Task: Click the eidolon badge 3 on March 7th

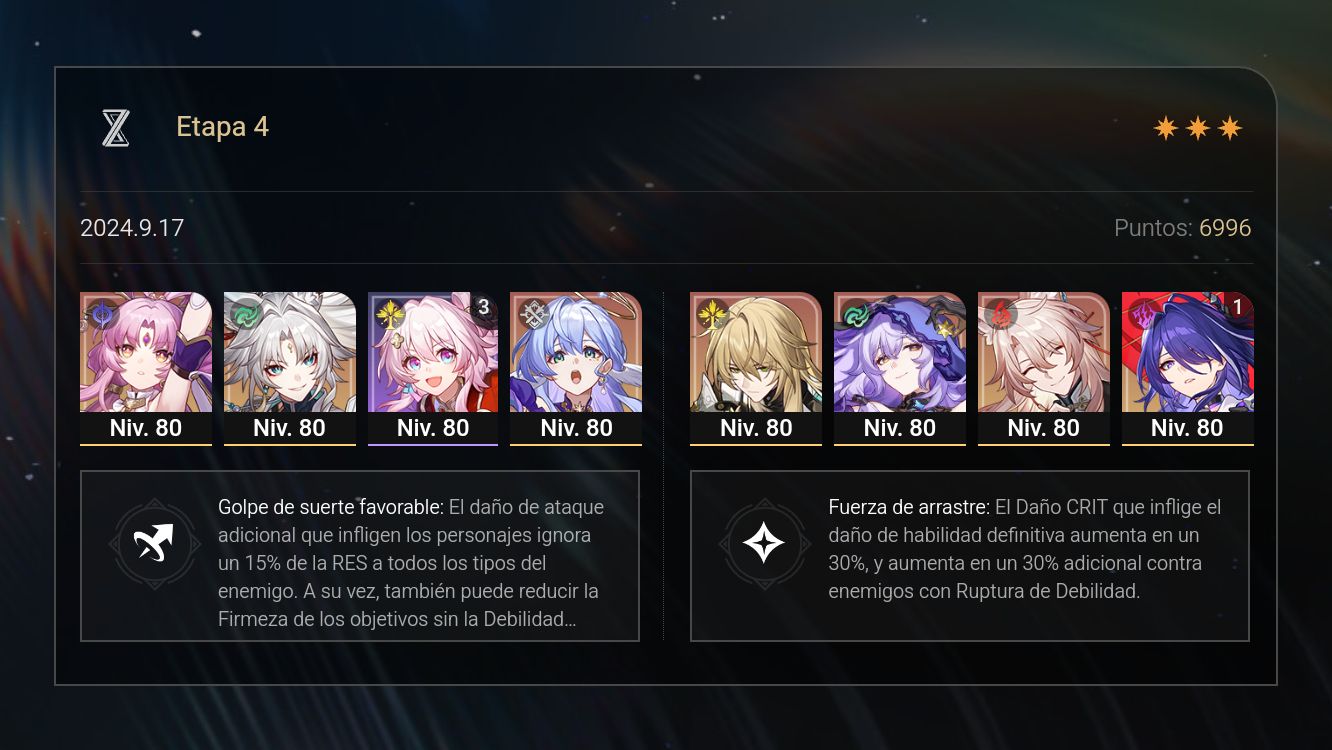Action: [483, 308]
